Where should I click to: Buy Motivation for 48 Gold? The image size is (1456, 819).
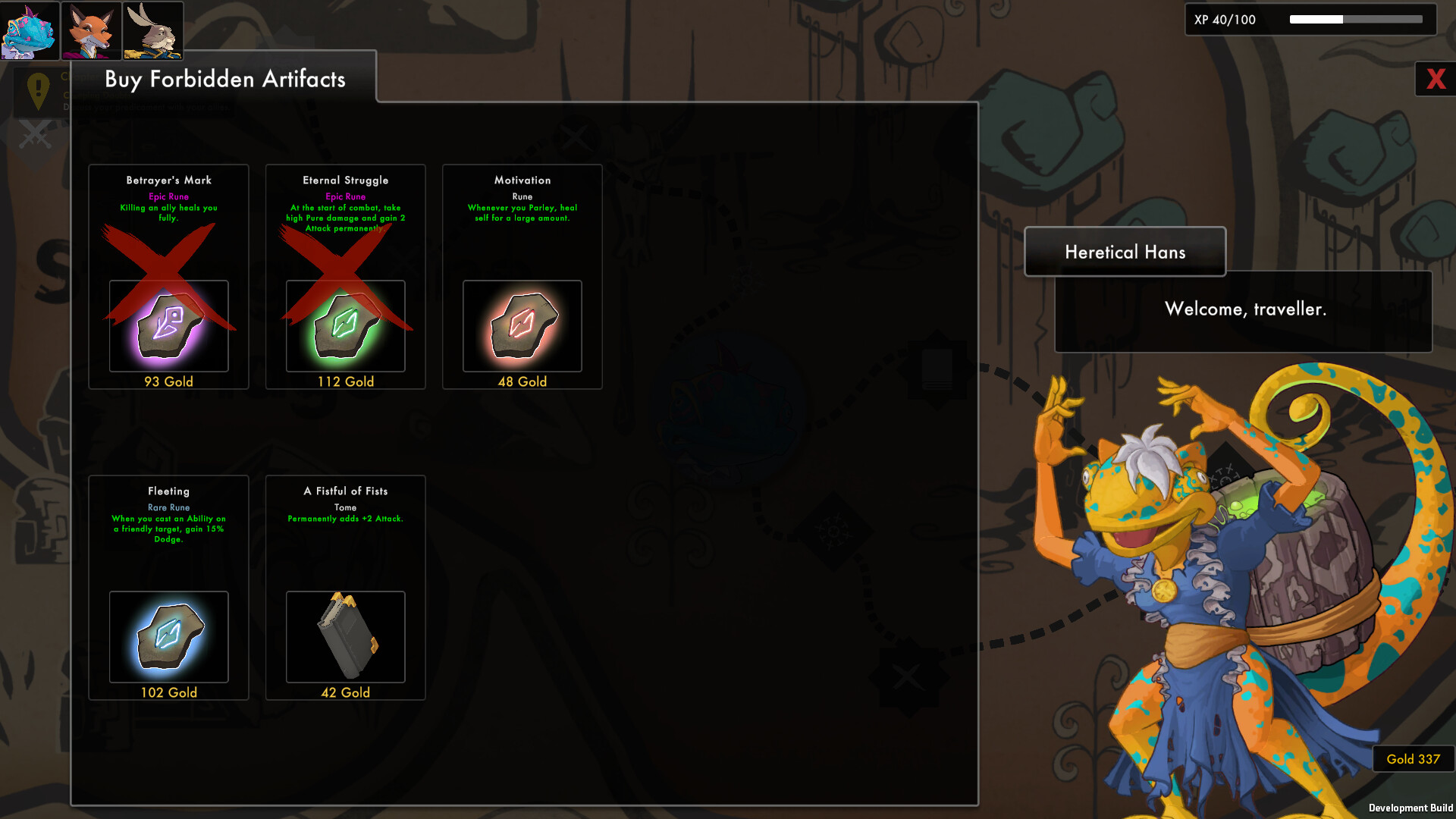521,381
